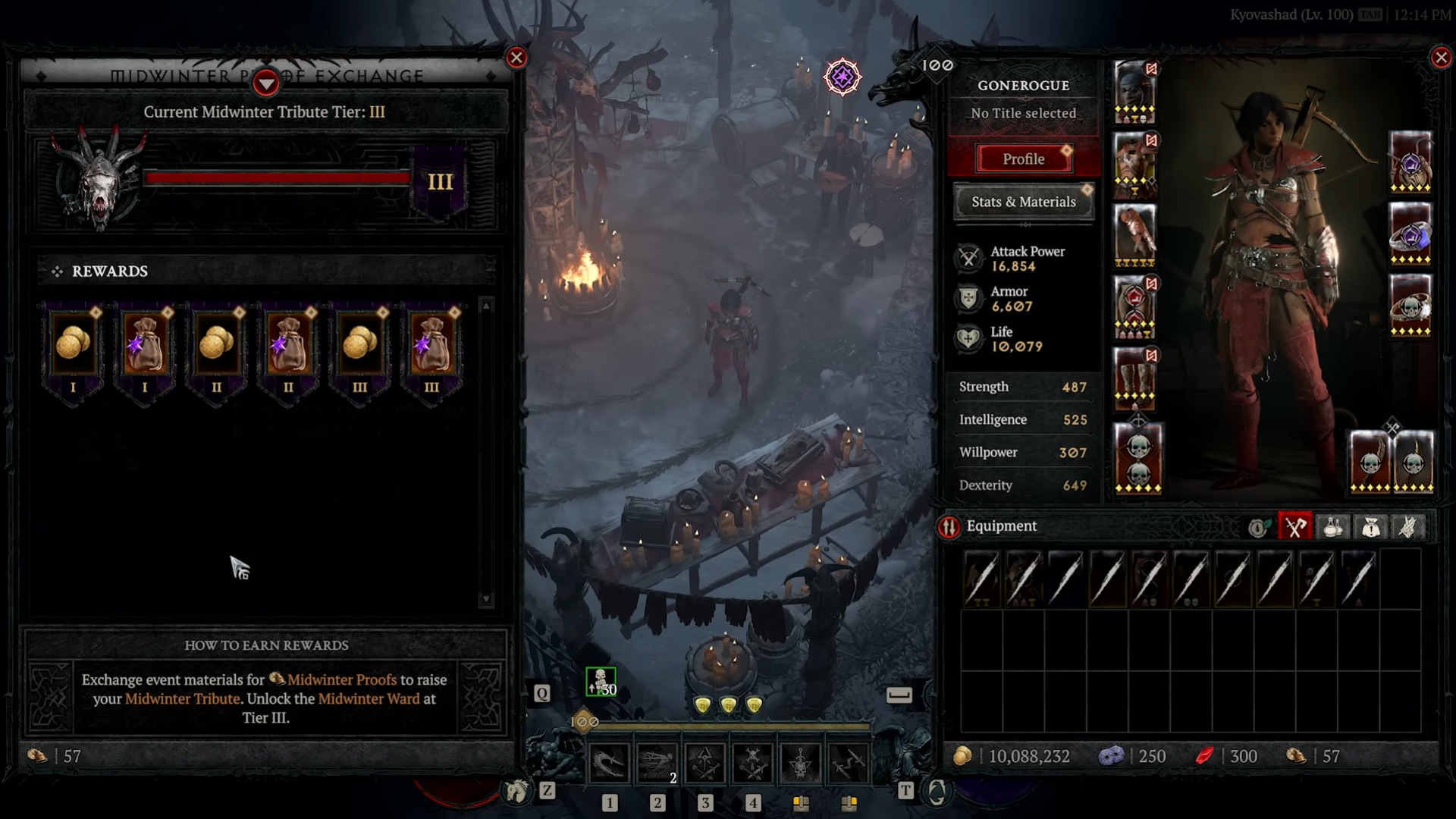Close the Midwinter Proof Exchange panel
This screenshot has width=1456, height=819.
(516, 58)
